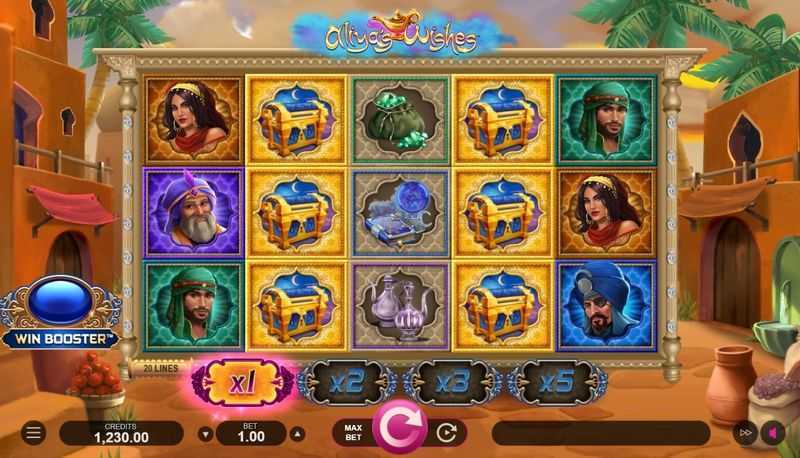Open the hamburger menu
The image size is (800, 458).
click(33, 433)
